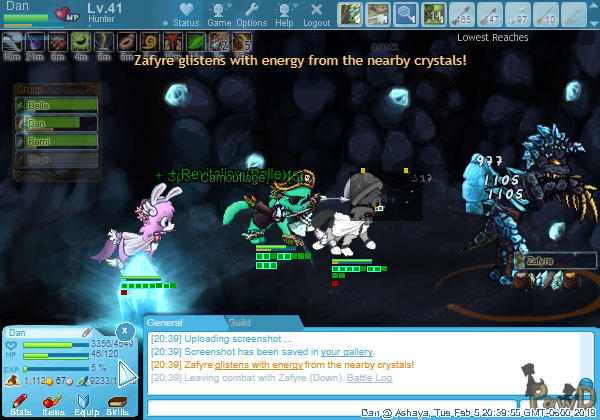Screen dimensions: 600x420
Task: Open the Help menu
Action: point(285,15)
